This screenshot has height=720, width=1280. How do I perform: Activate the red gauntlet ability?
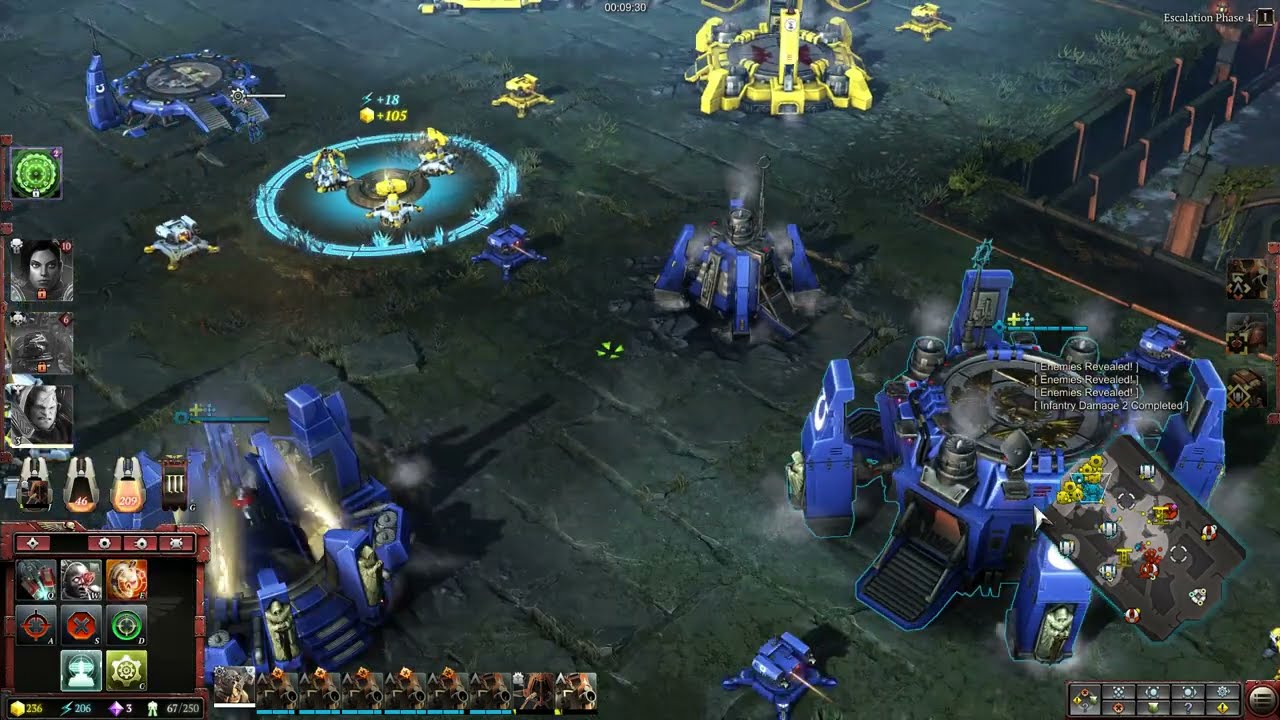[39, 580]
